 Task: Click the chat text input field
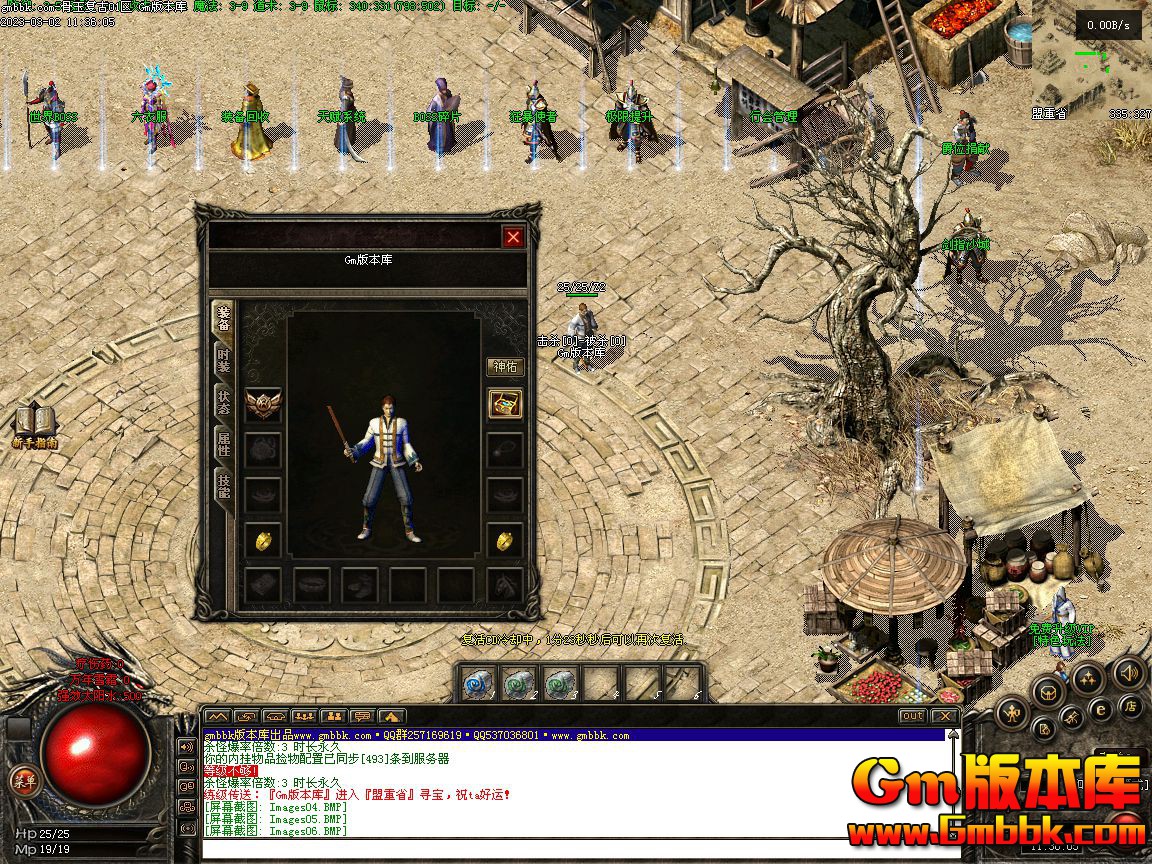(x=580, y=850)
